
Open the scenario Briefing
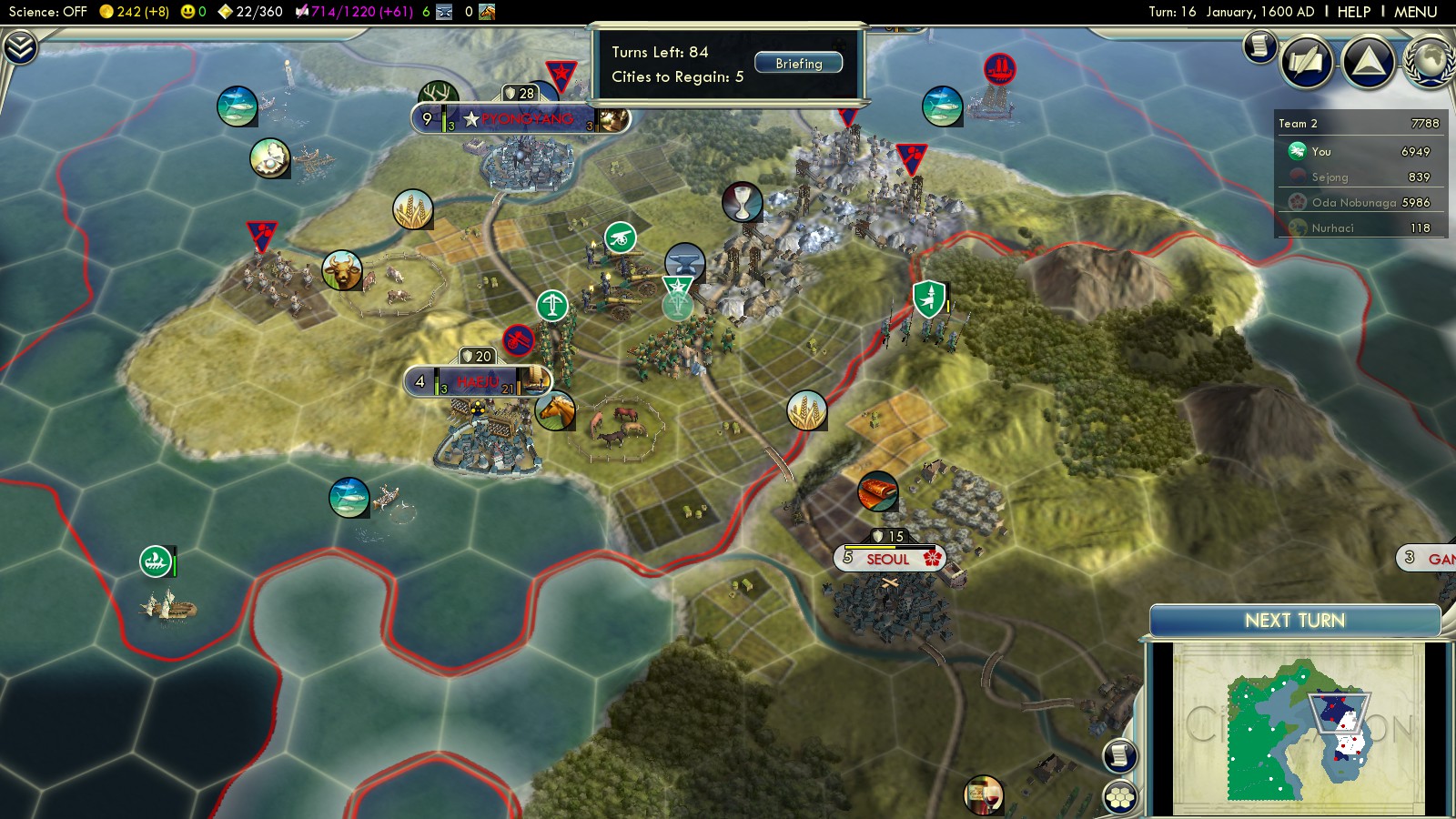click(x=798, y=64)
